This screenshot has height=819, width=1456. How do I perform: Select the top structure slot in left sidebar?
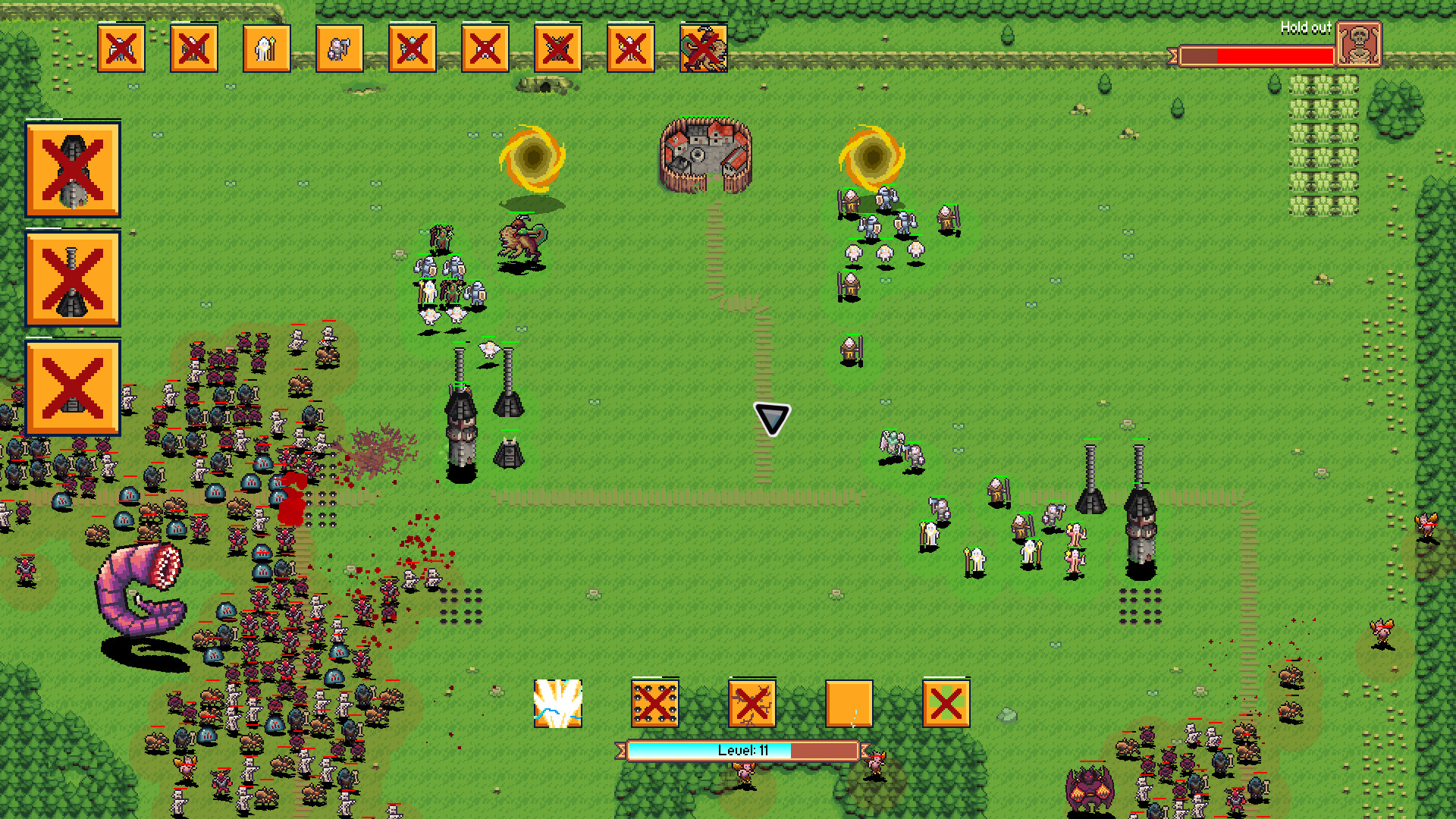(72, 171)
